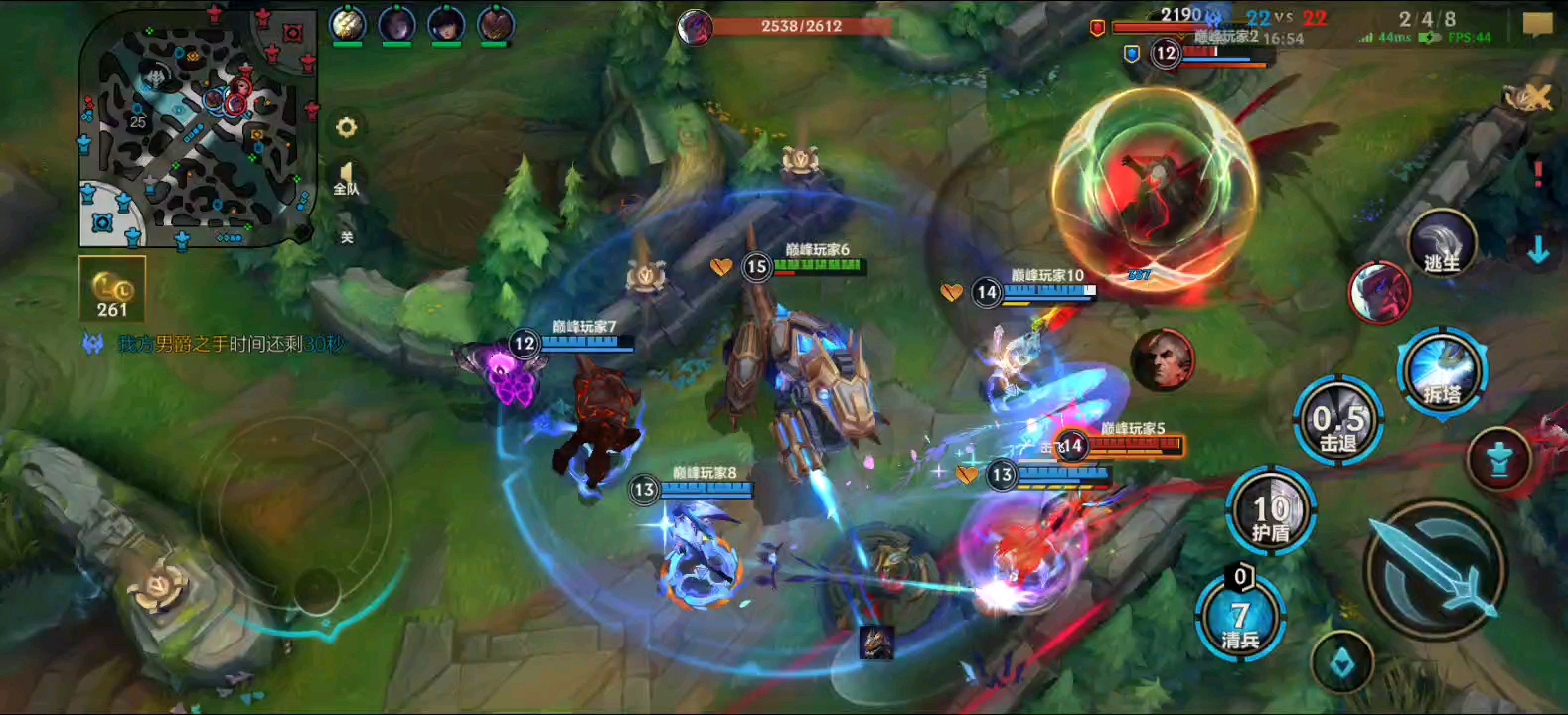
Task: Toggle the 全队 team voice speaker
Action: [346, 180]
